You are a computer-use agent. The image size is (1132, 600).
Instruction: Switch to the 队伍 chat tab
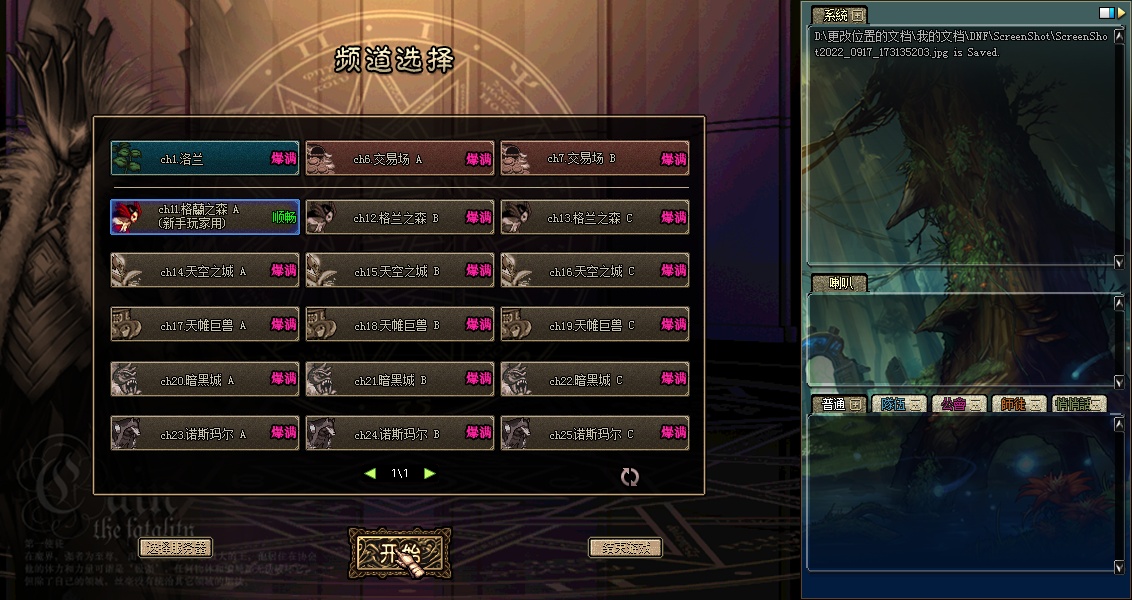pyautogui.click(x=898, y=404)
